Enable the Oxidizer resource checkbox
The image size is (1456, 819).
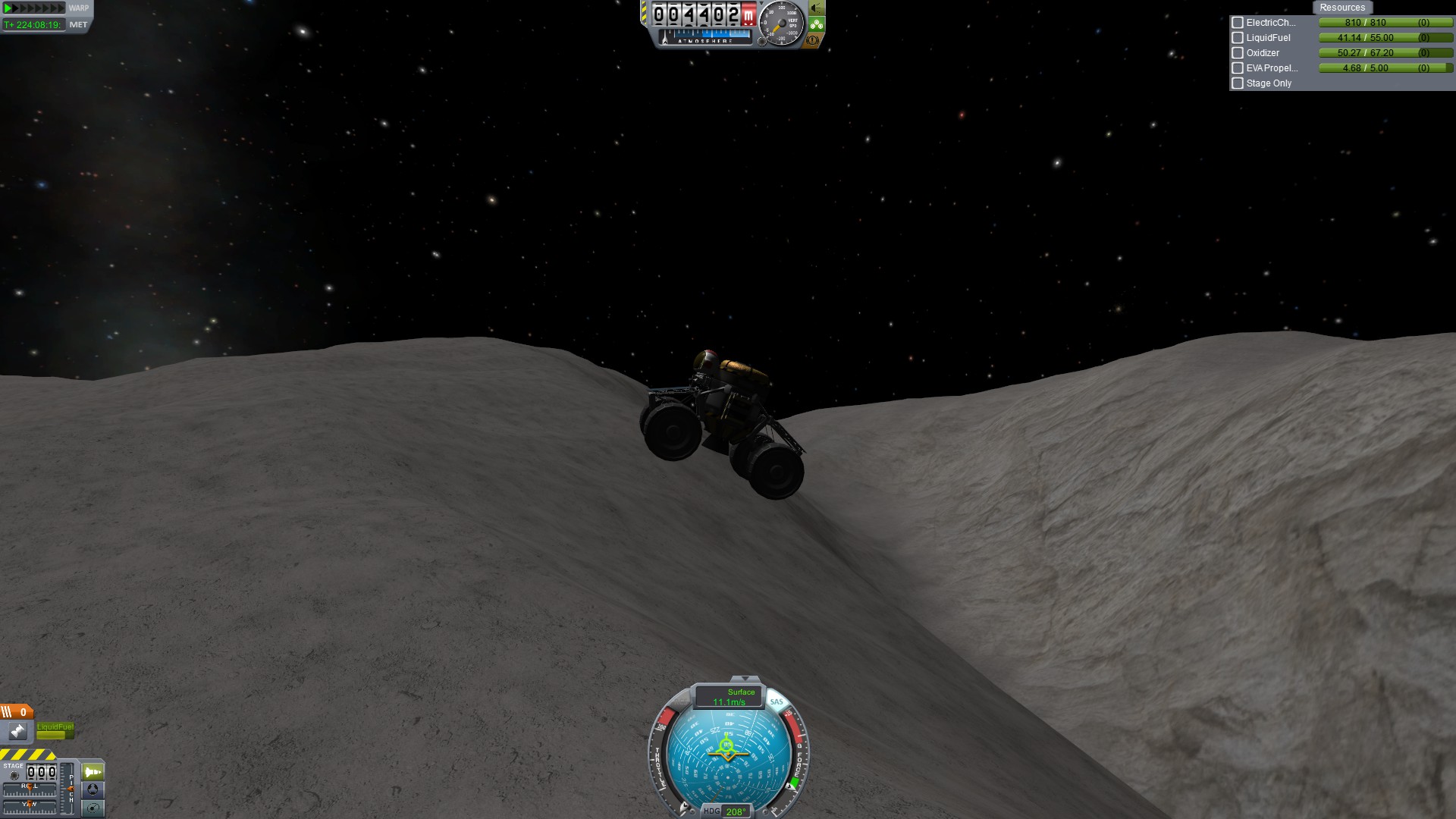coord(1238,53)
